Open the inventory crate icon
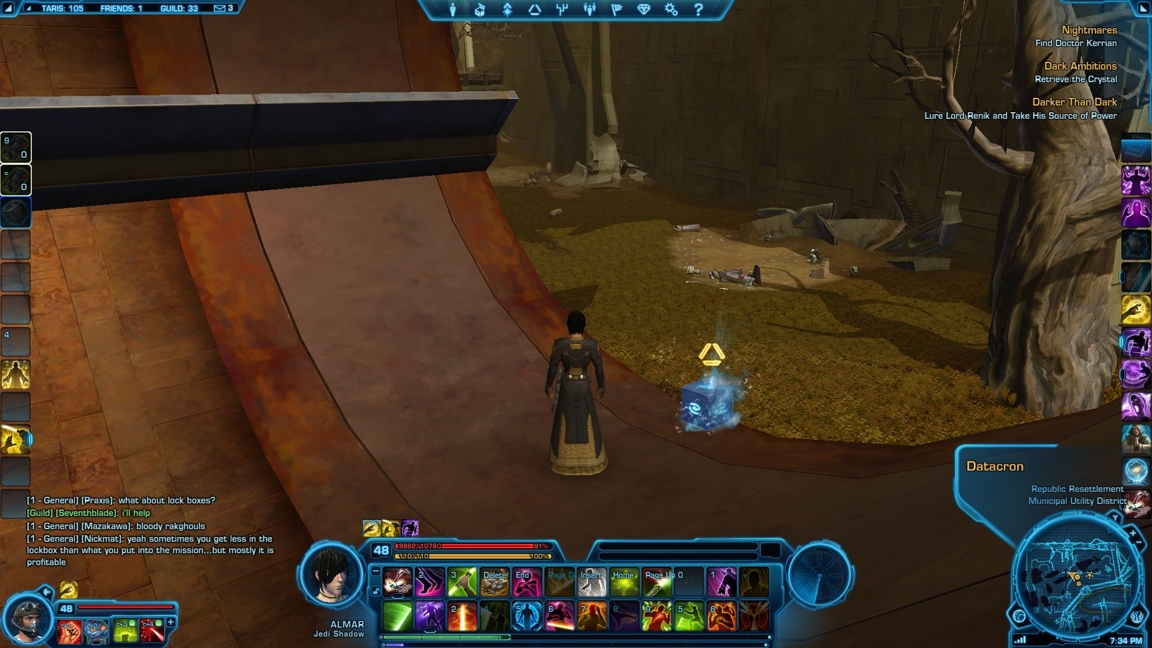The width and height of the screenshot is (1152, 648). click(479, 9)
